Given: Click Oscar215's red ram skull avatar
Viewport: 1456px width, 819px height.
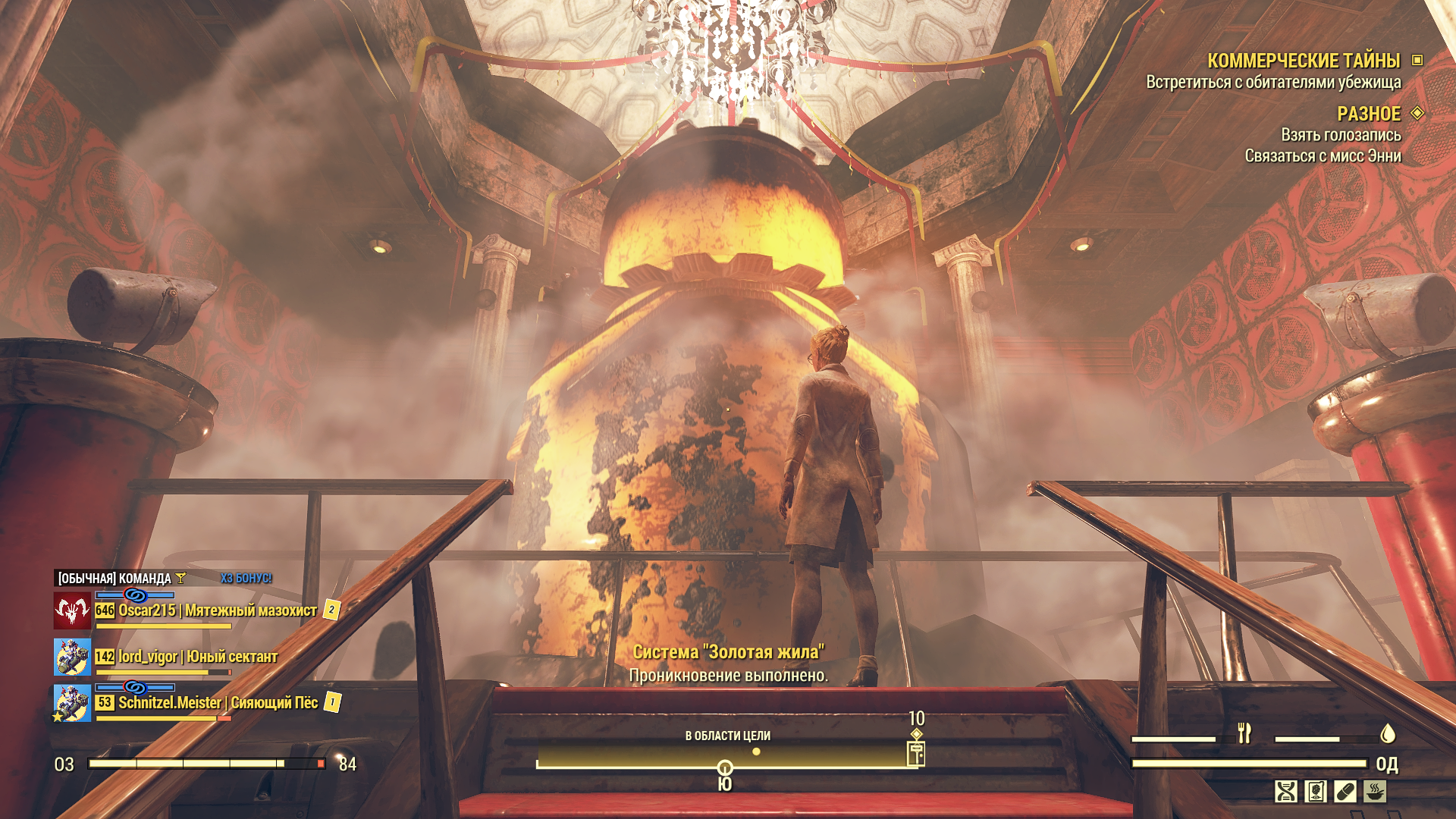Looking at the screenshot, I should click(x=72, y=610).
